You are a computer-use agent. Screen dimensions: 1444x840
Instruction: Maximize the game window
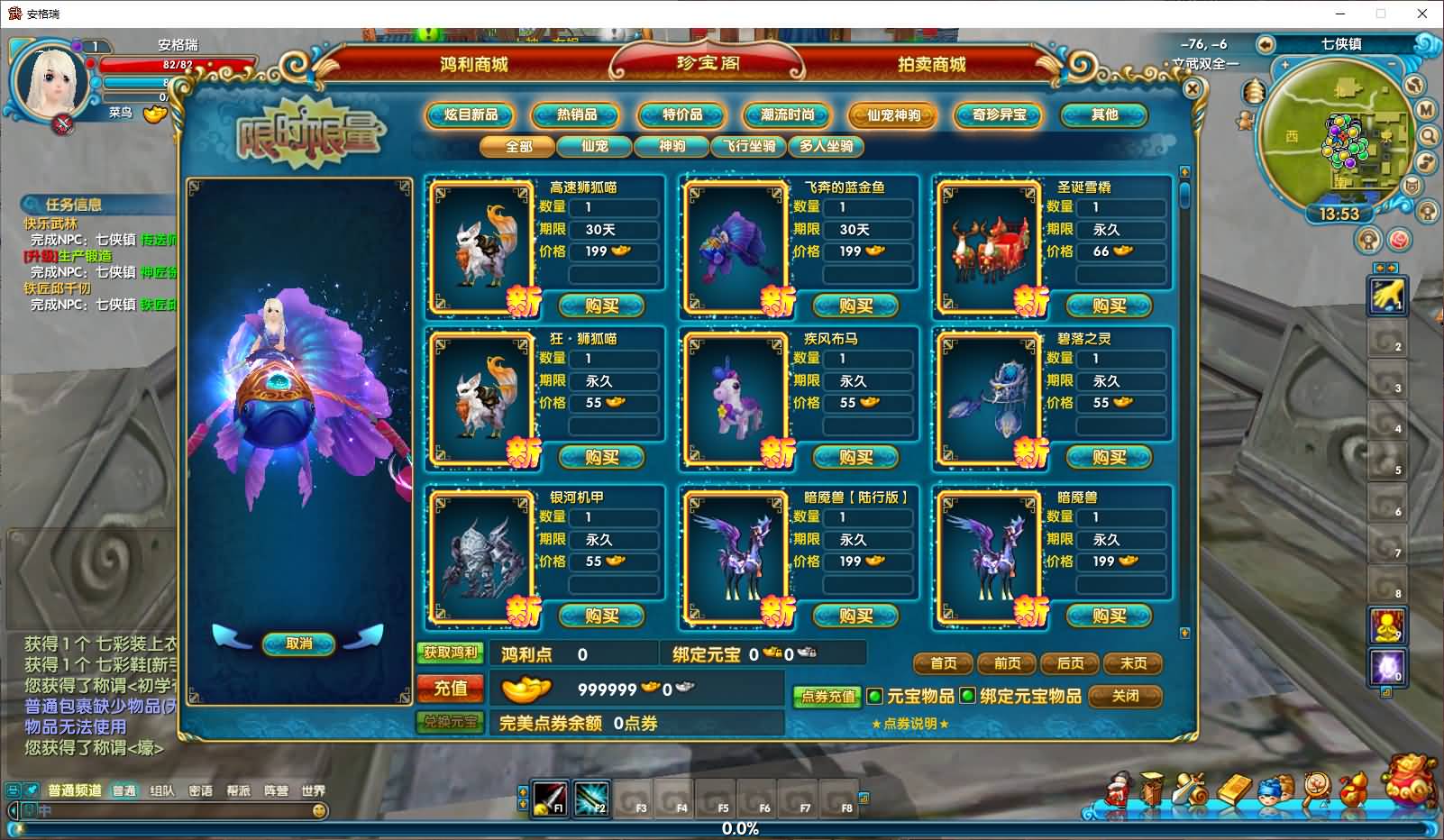1380,14
